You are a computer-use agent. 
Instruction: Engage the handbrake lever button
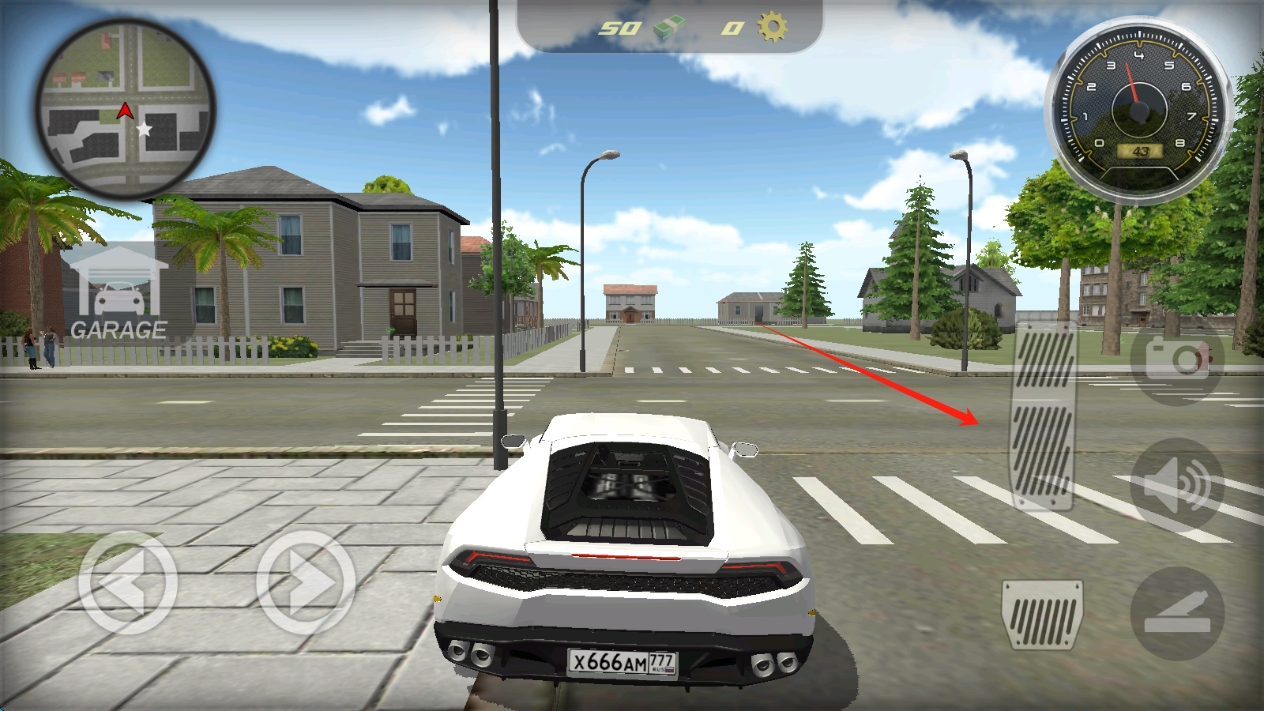[1177, 613]
